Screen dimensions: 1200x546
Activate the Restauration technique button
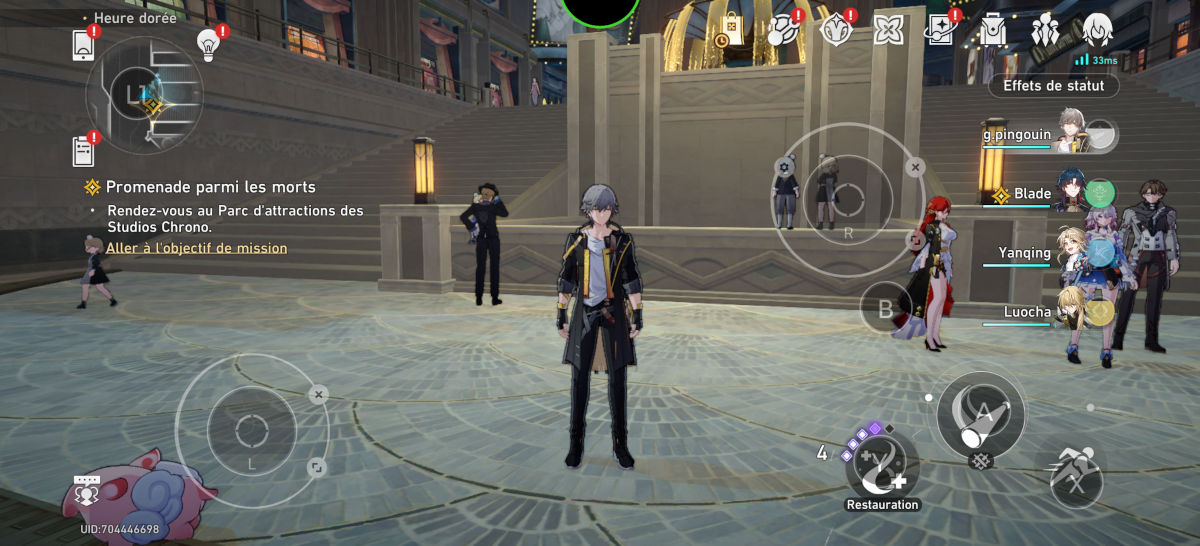[881, 468]
